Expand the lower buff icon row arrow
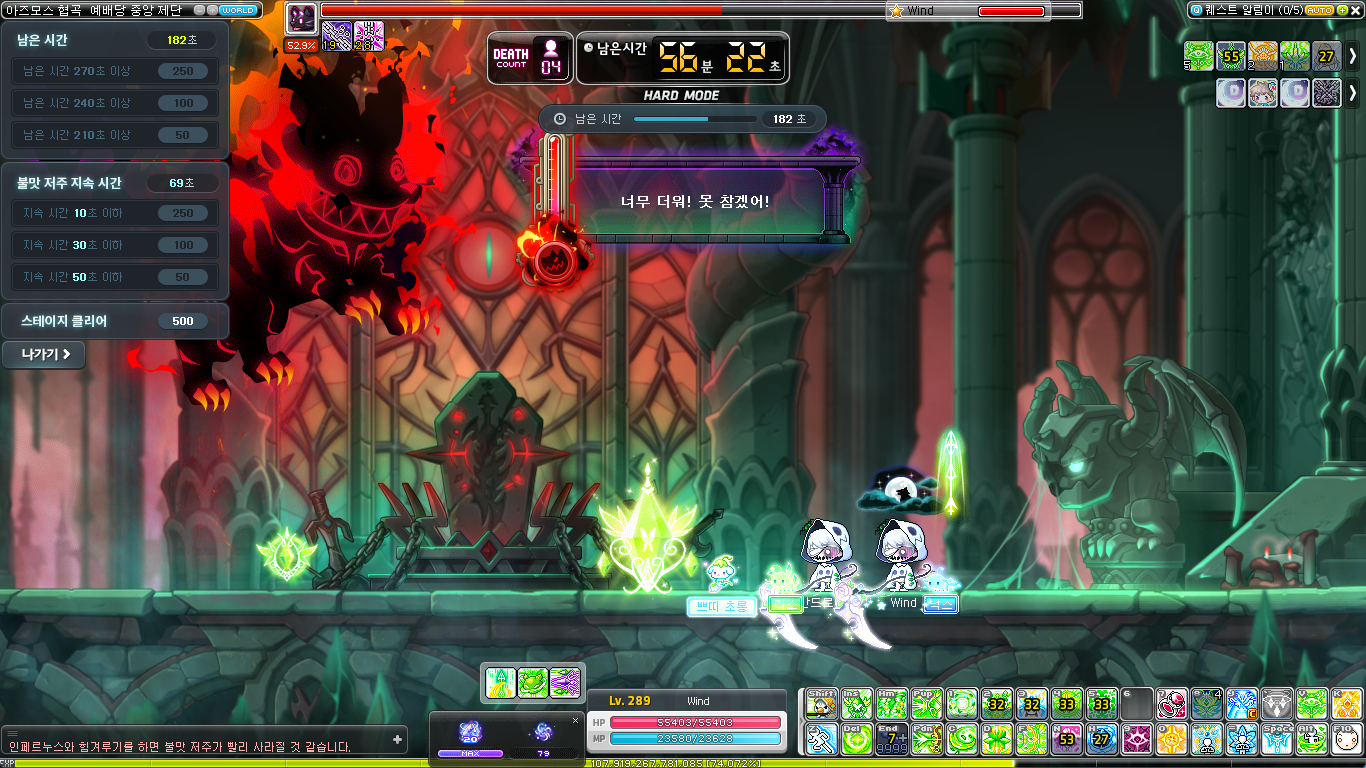The image size is (1366, 768). (1353, 93)
